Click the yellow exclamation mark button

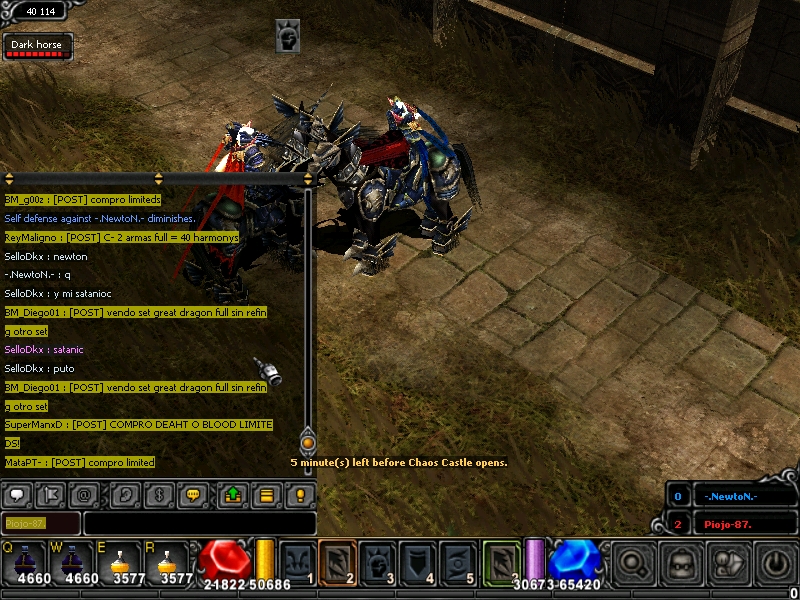point(300,494)
